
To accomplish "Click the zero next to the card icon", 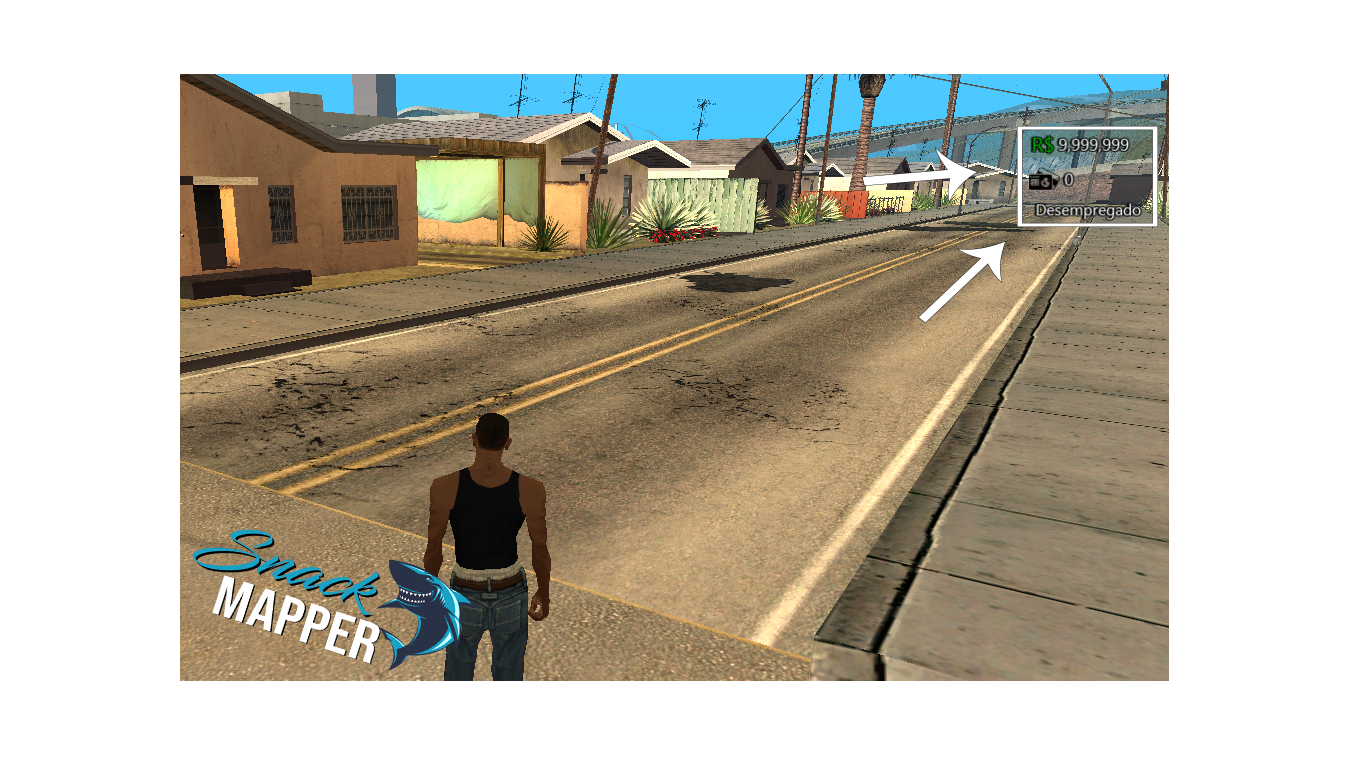I will 1068,180.
